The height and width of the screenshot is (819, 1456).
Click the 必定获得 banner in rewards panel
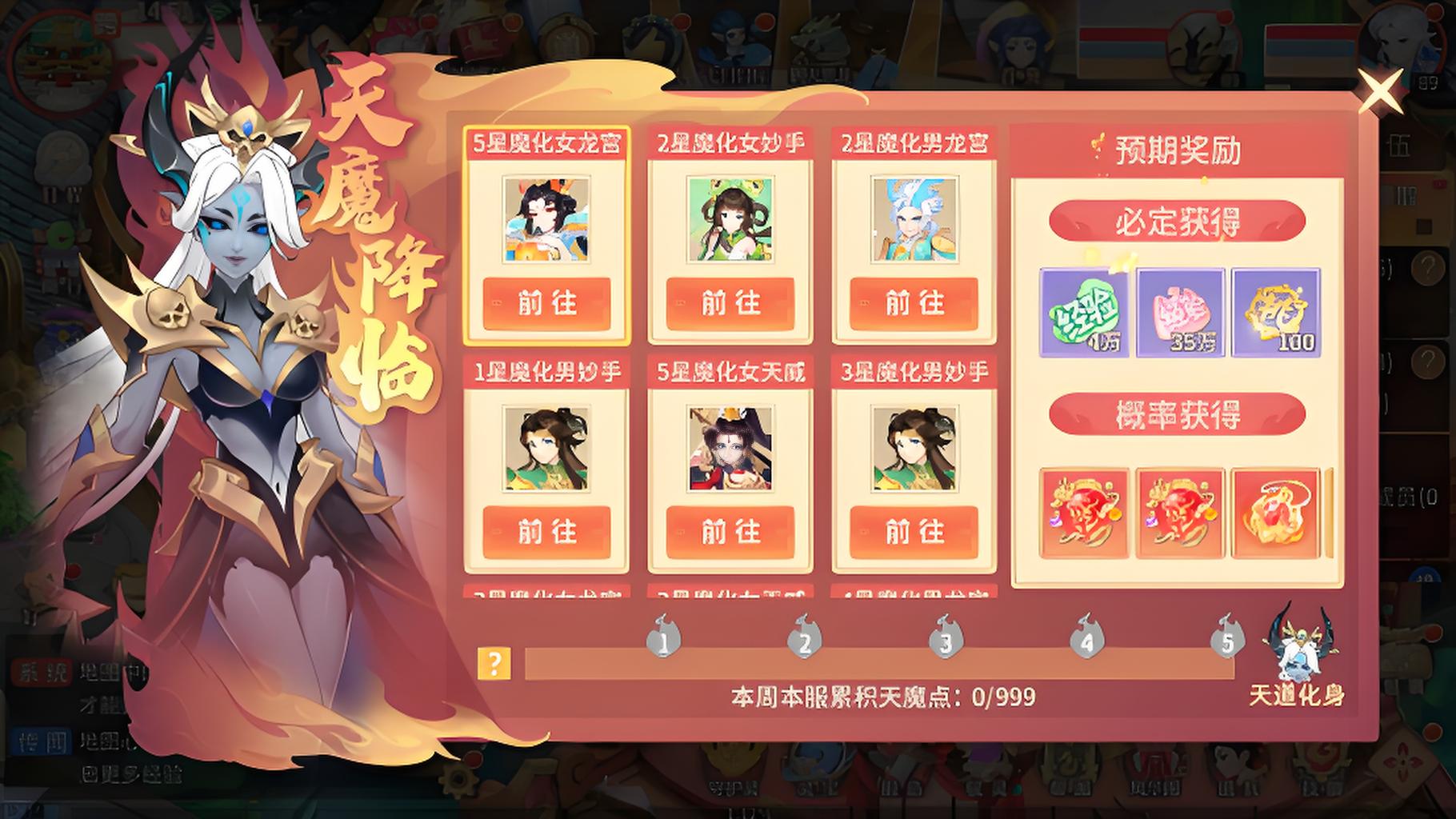[1176, 222]
